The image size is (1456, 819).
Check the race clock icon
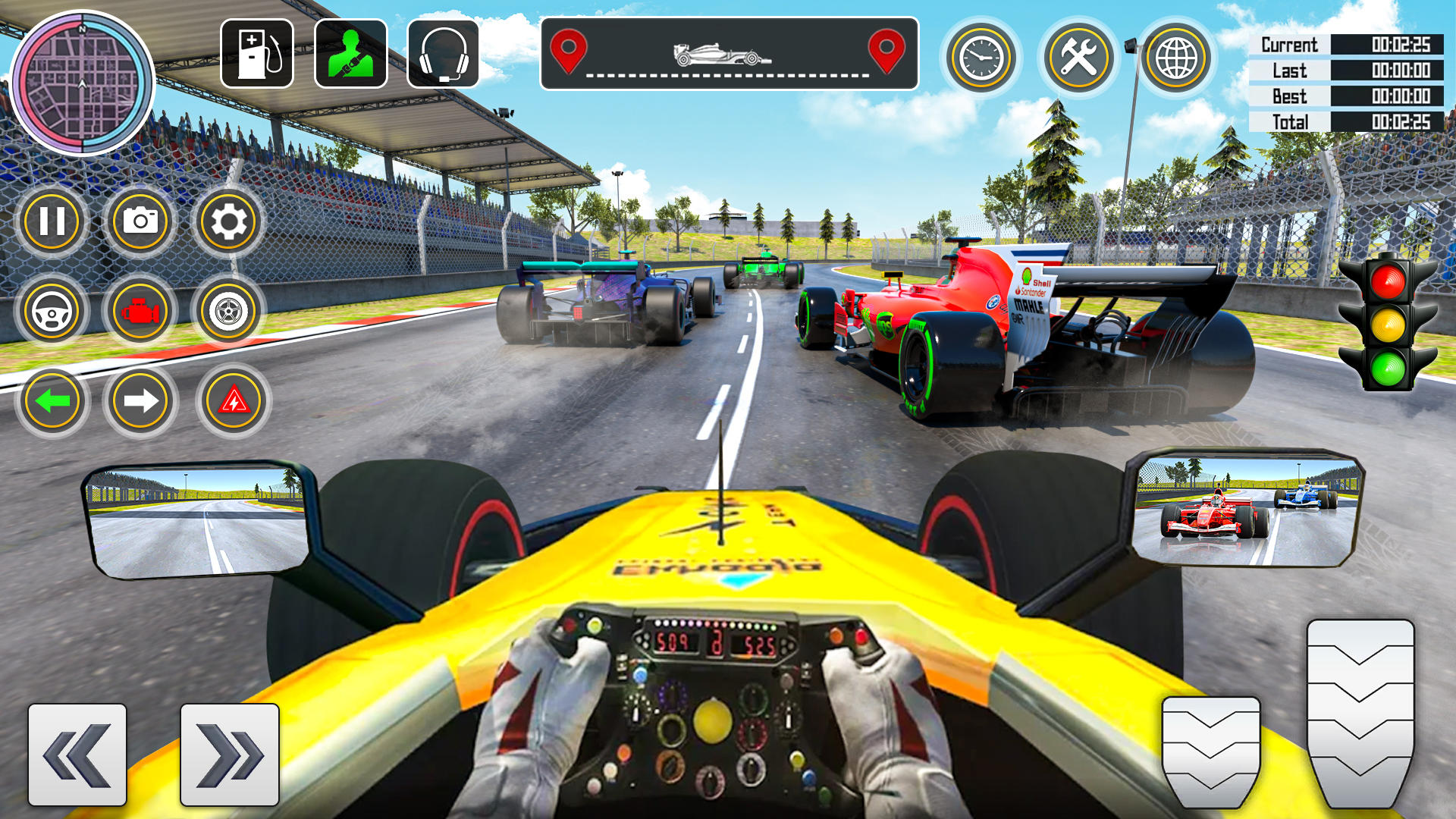(x=981, y=55)
